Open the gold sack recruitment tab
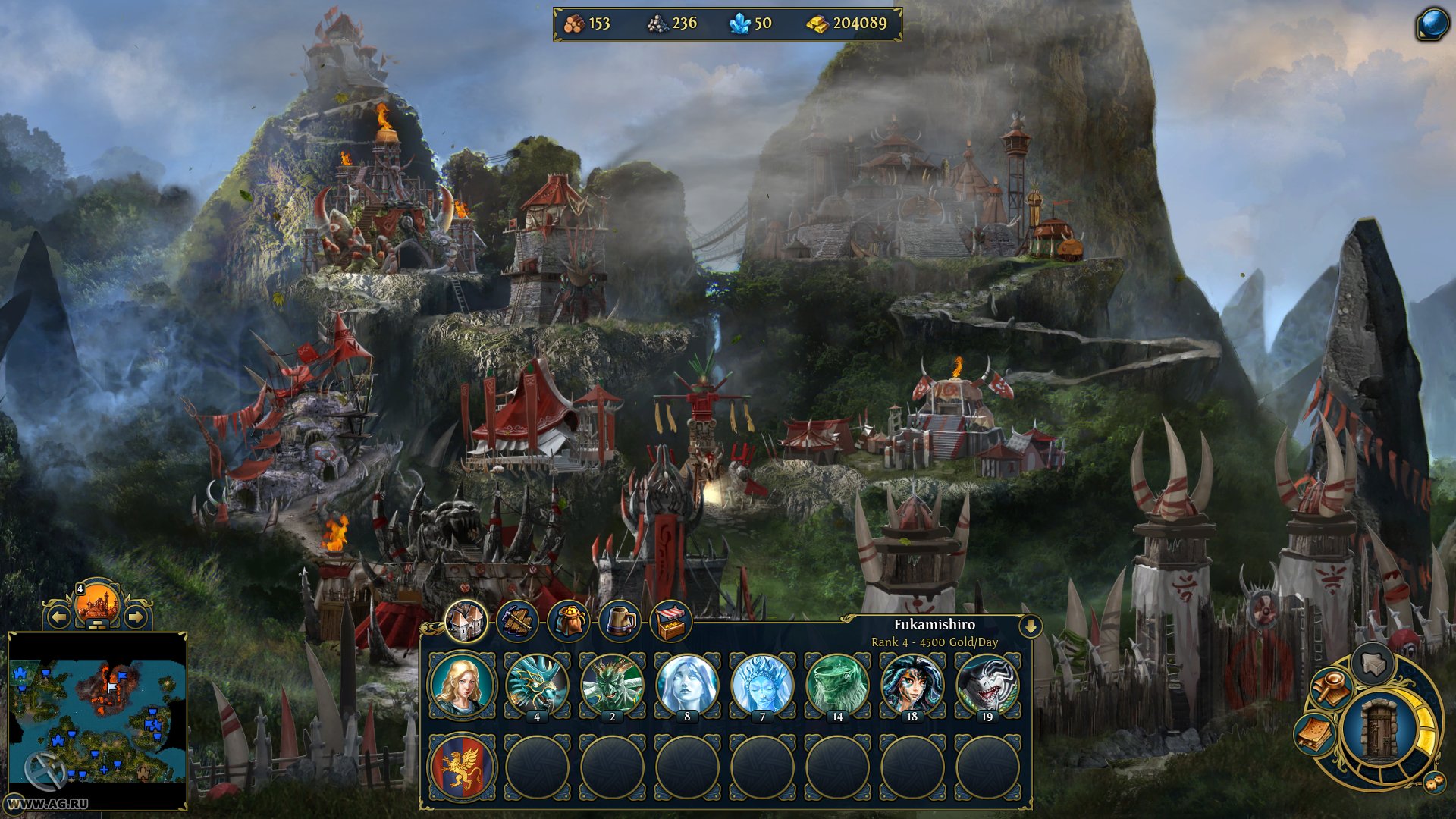The image size is (1456, 819). (569, 622)
